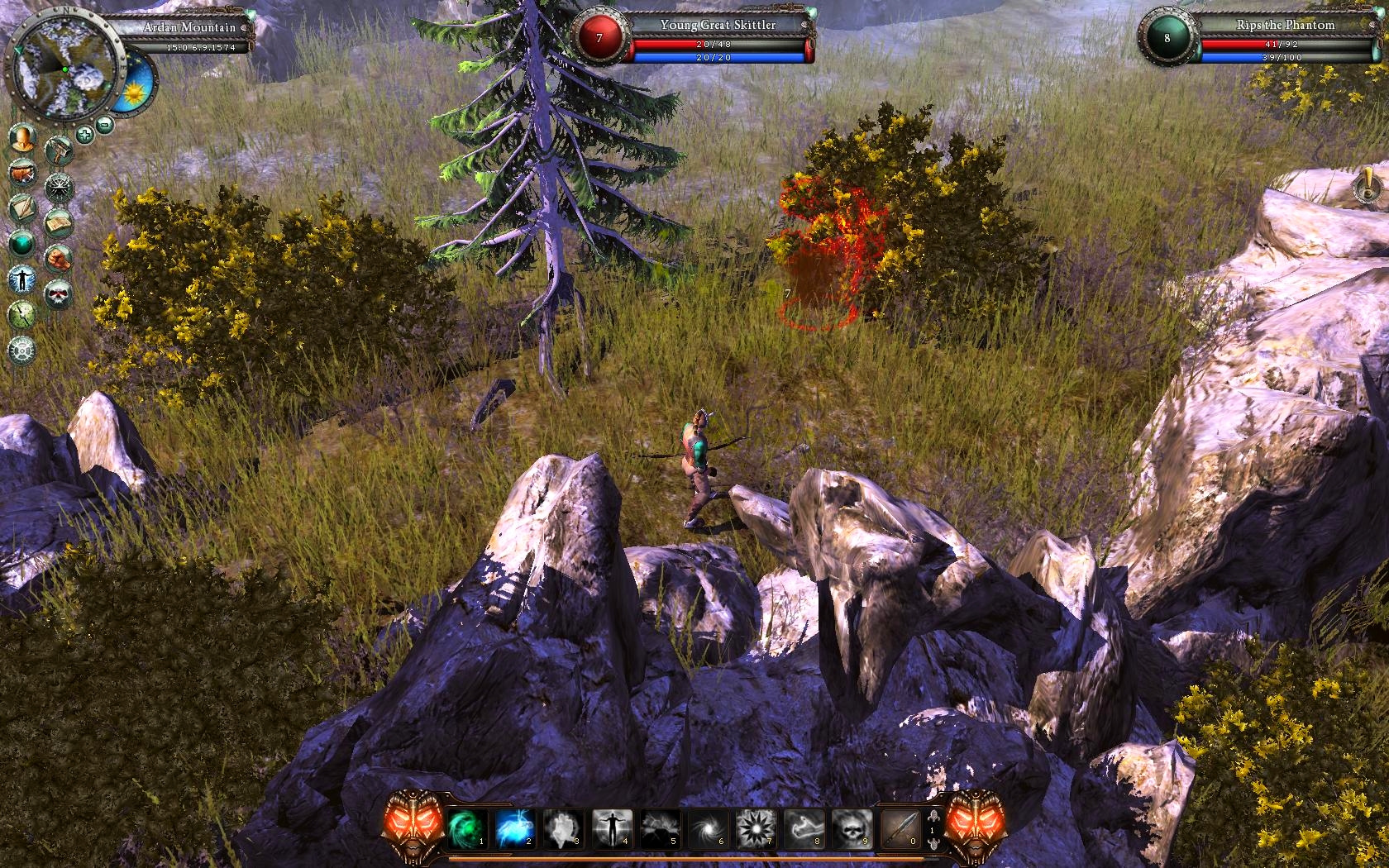Click the teal orb icon

pos(22,244)
